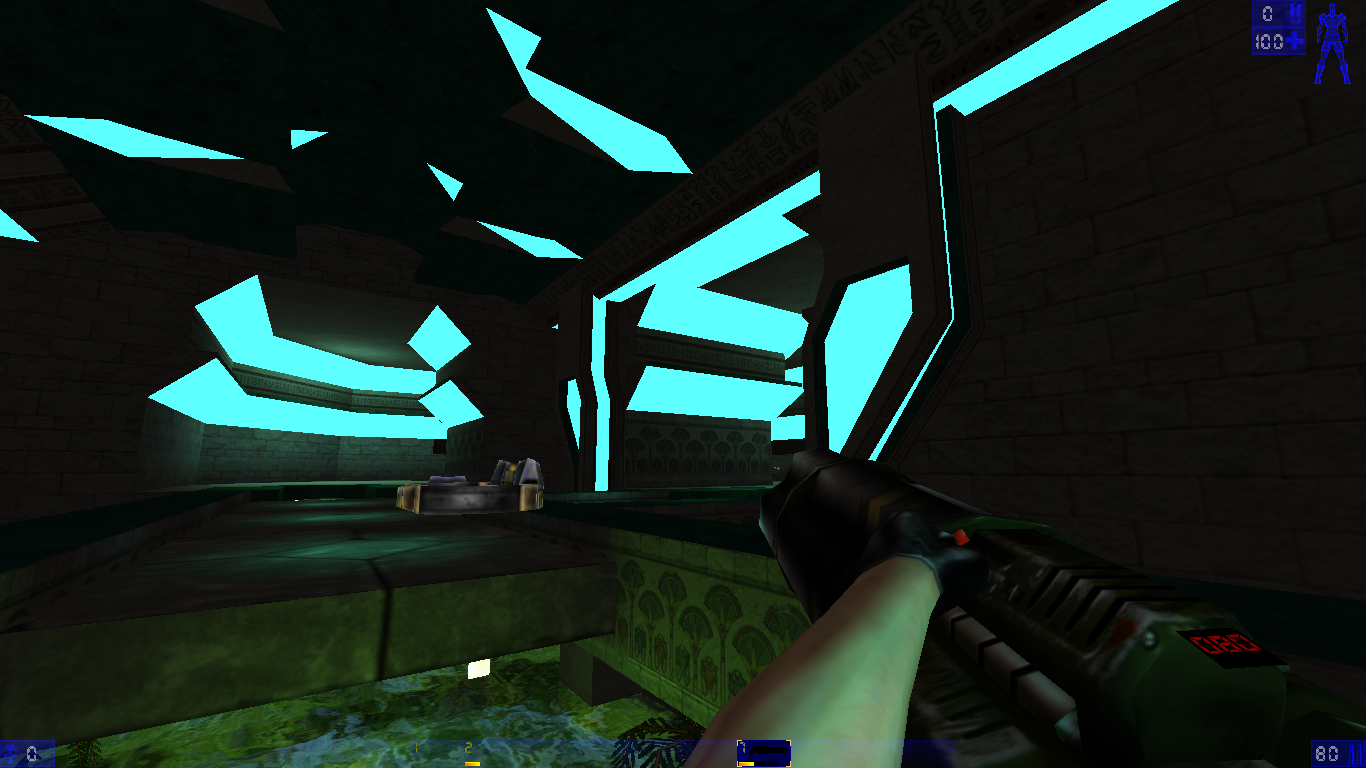The width and height of the screenshot is (1366, 768).
Task: Click the frag tally icon in the bottom-left counter
Action: coord(10,750)
